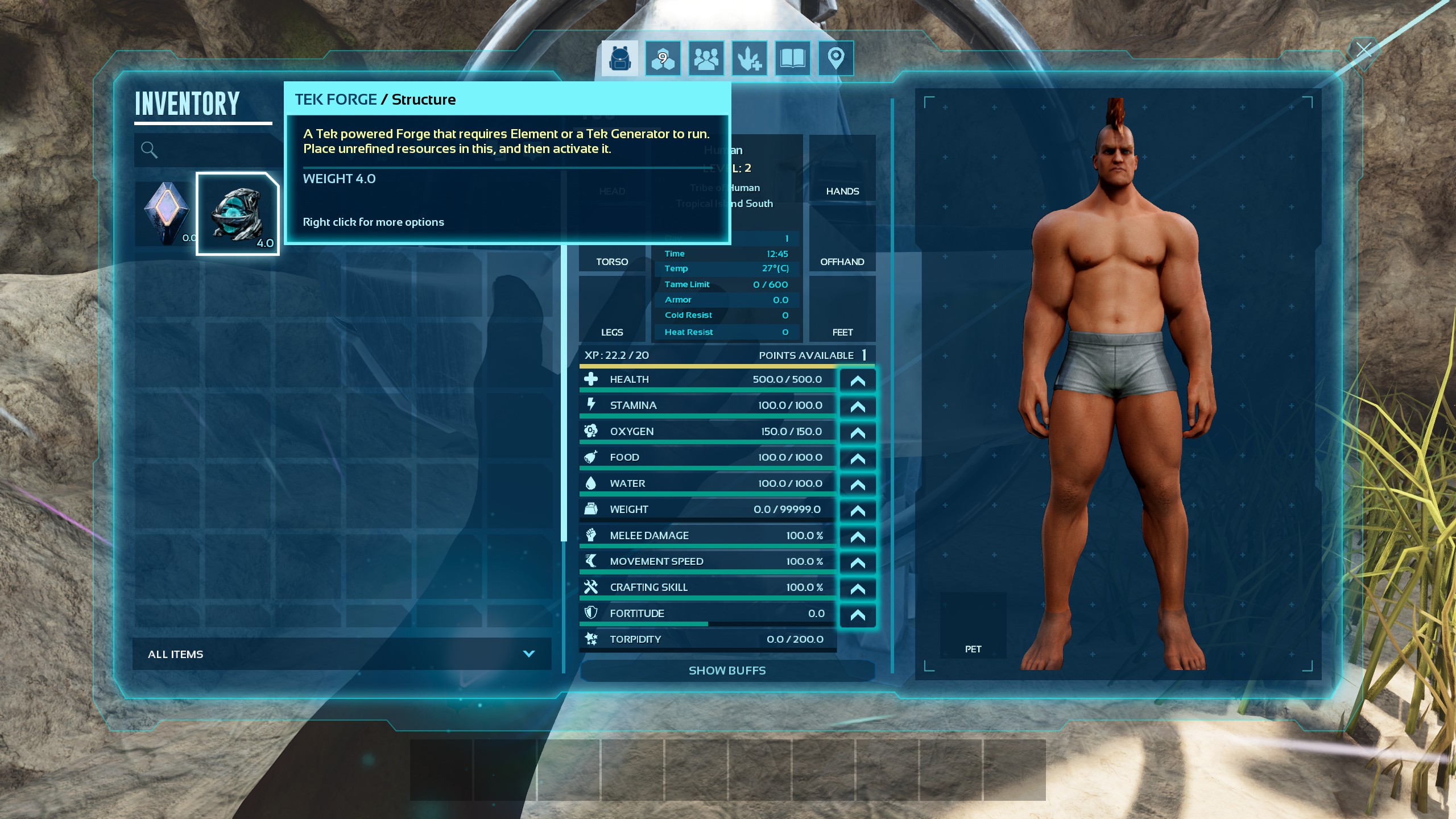
Task: Expand the ALL ITEMS filter dropdown
Action: pyautogui.click(x=529, y=653)
